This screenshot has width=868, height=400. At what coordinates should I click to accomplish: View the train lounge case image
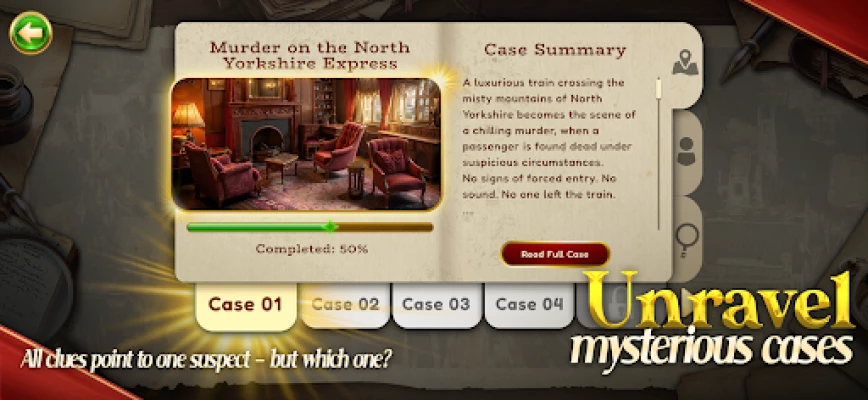coord(306,143)
